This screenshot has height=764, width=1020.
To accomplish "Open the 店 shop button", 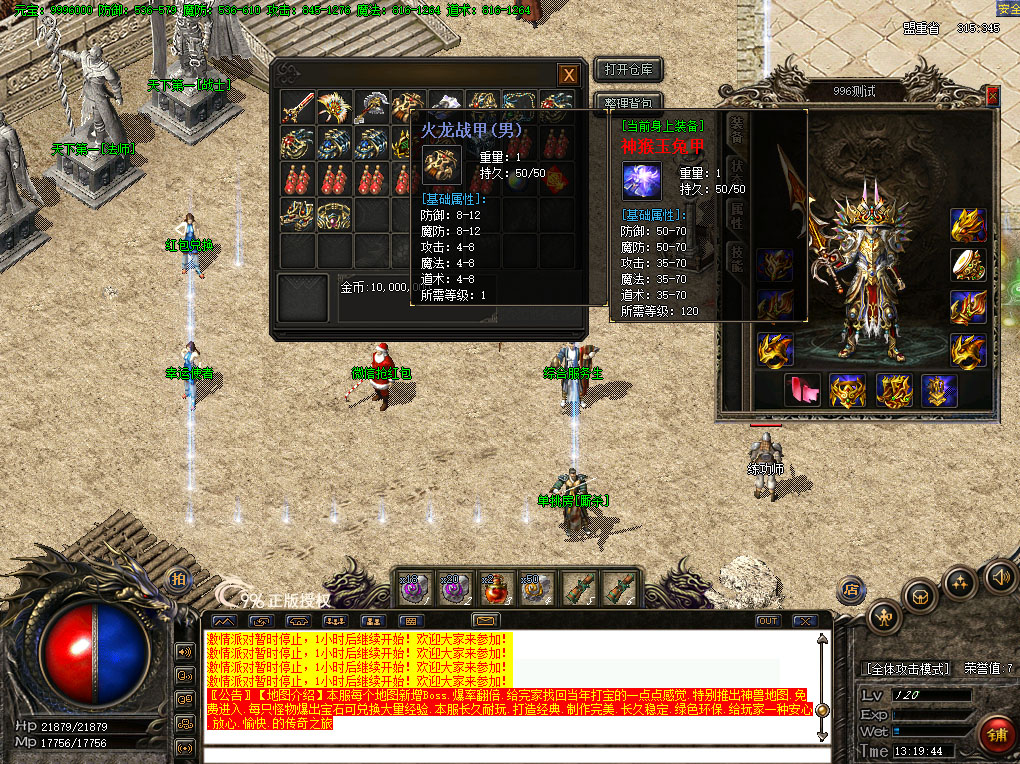I will (851, 587).
